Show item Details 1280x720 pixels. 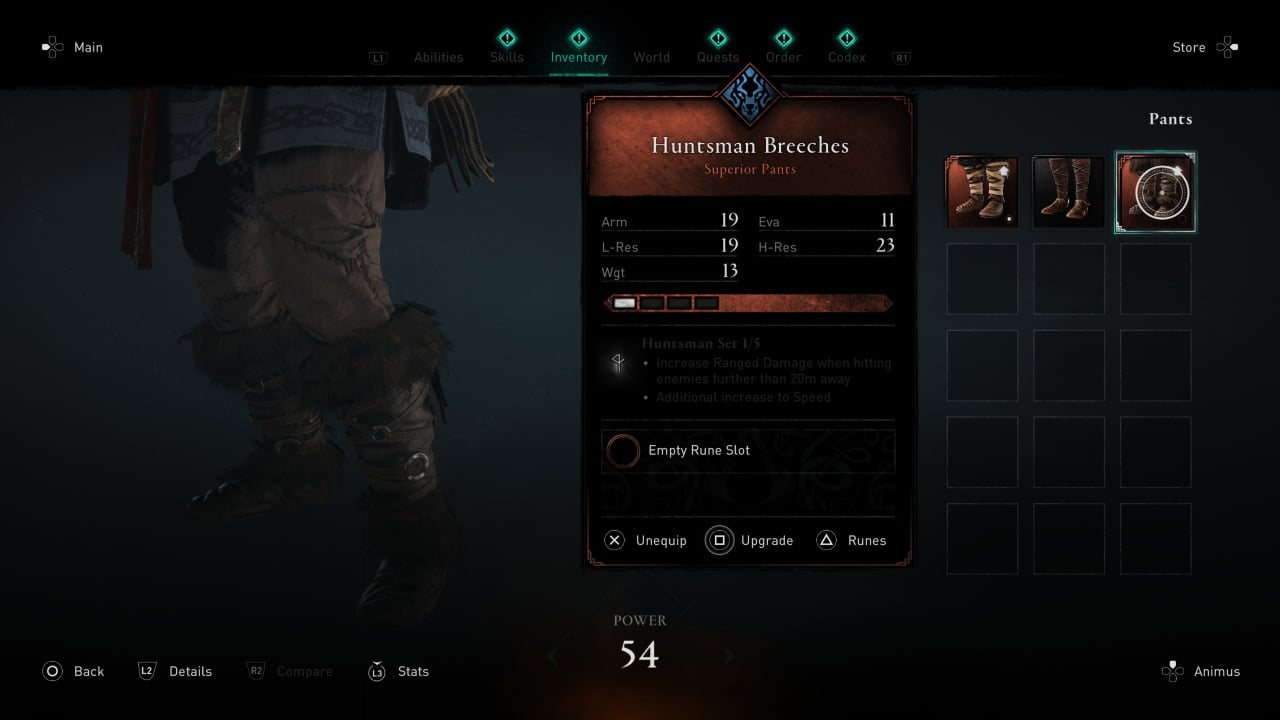pos(190,672)
